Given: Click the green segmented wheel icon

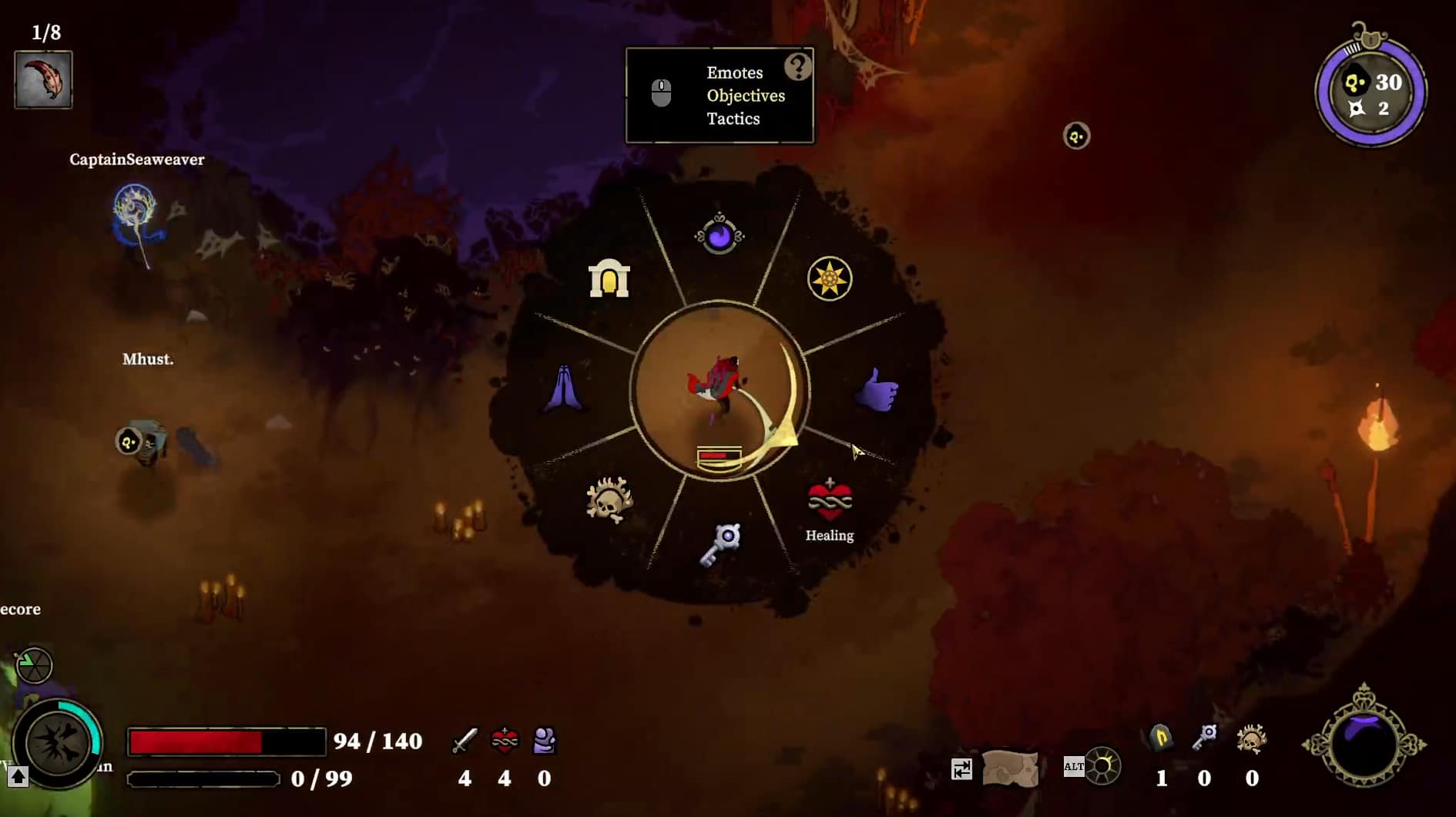Looking at the screenshot, I should pyautogui.click(x=34, y=666).
